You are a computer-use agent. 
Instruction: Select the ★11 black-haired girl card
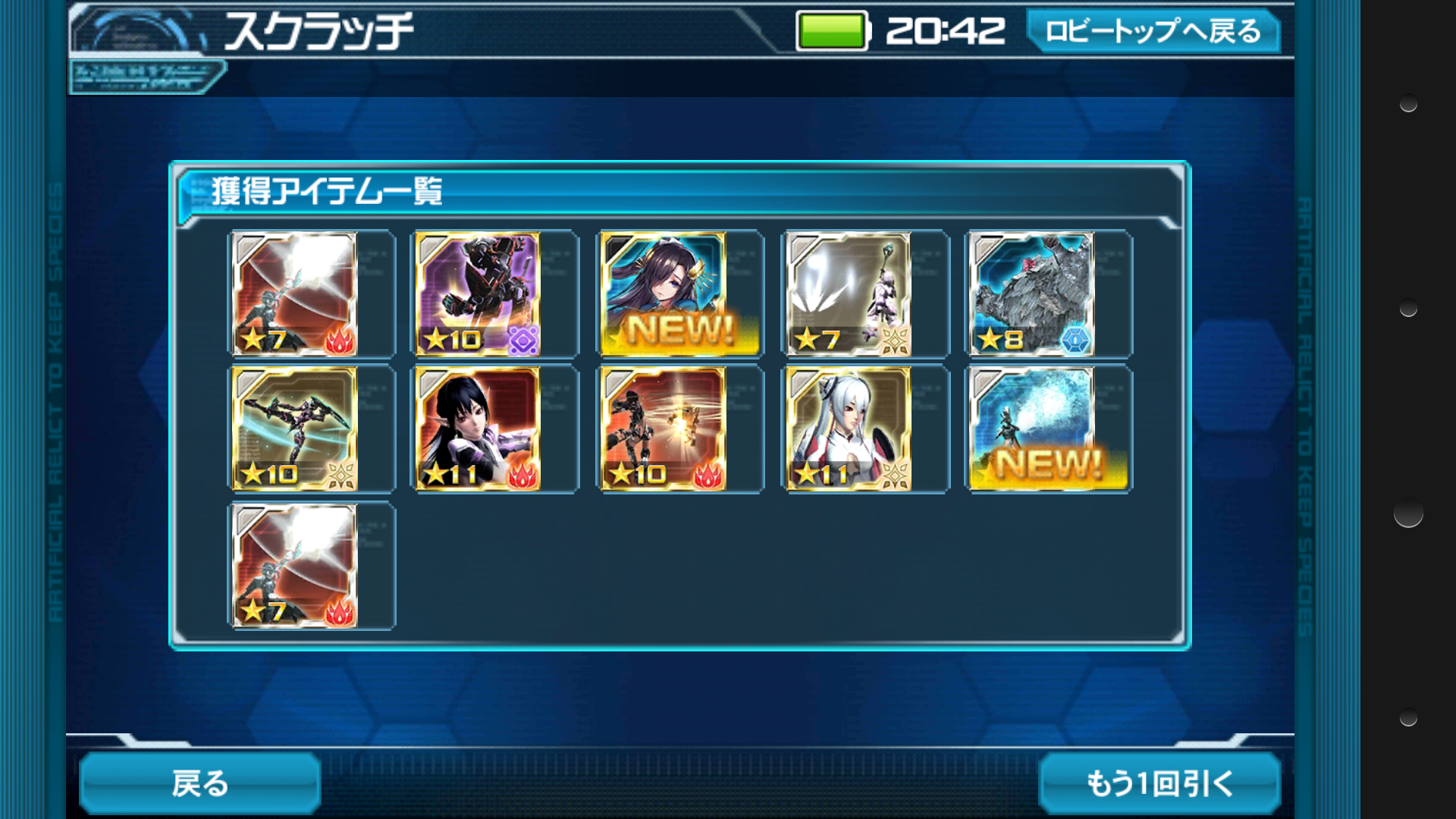click(x=478, y=429)
